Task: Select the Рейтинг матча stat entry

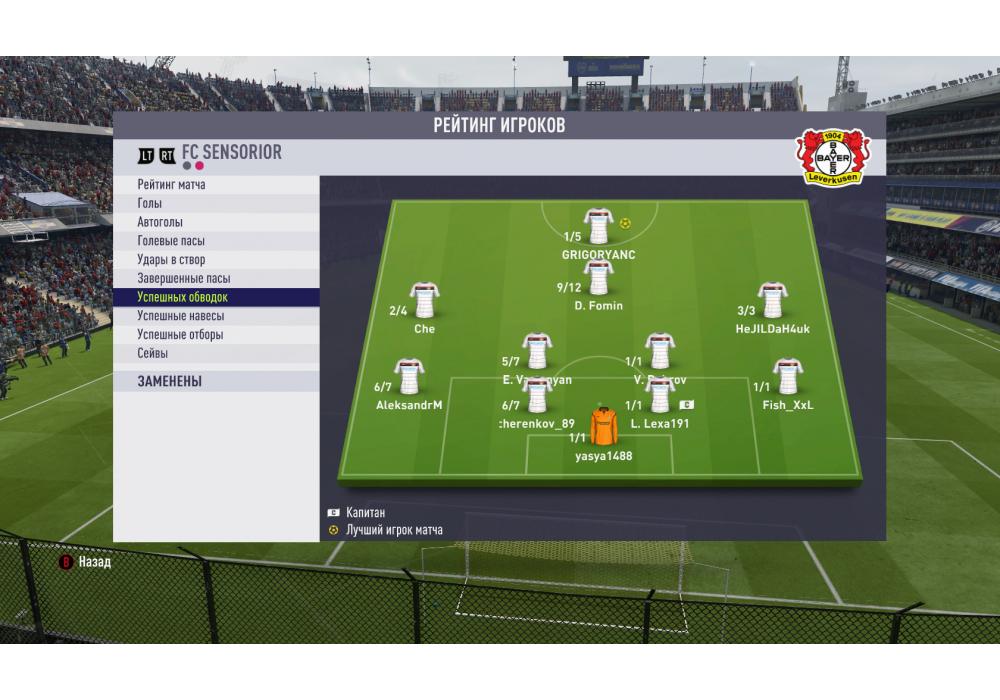Action: coord(216,185)
